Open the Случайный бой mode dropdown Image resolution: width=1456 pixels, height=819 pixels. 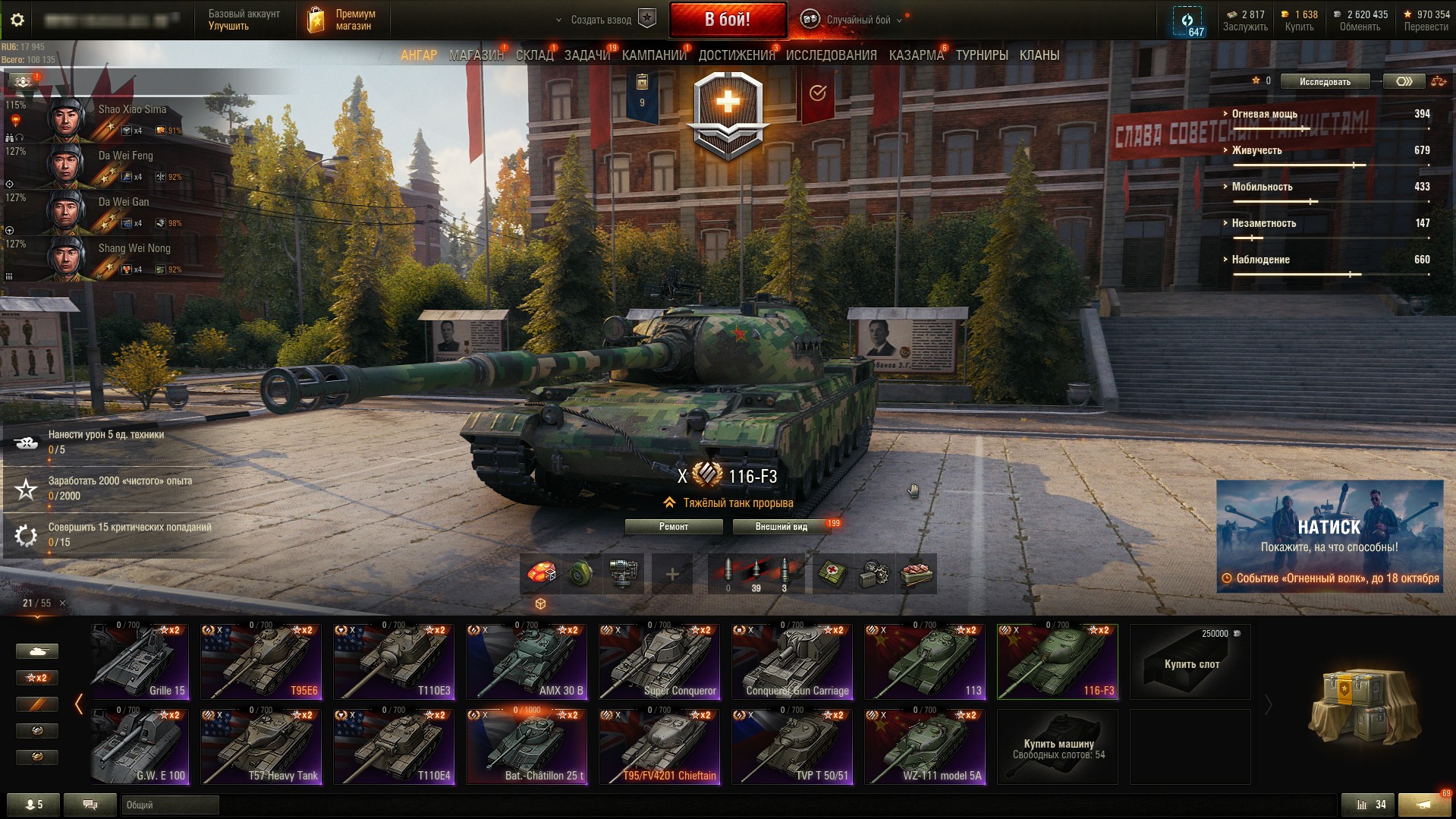point(857,20)
